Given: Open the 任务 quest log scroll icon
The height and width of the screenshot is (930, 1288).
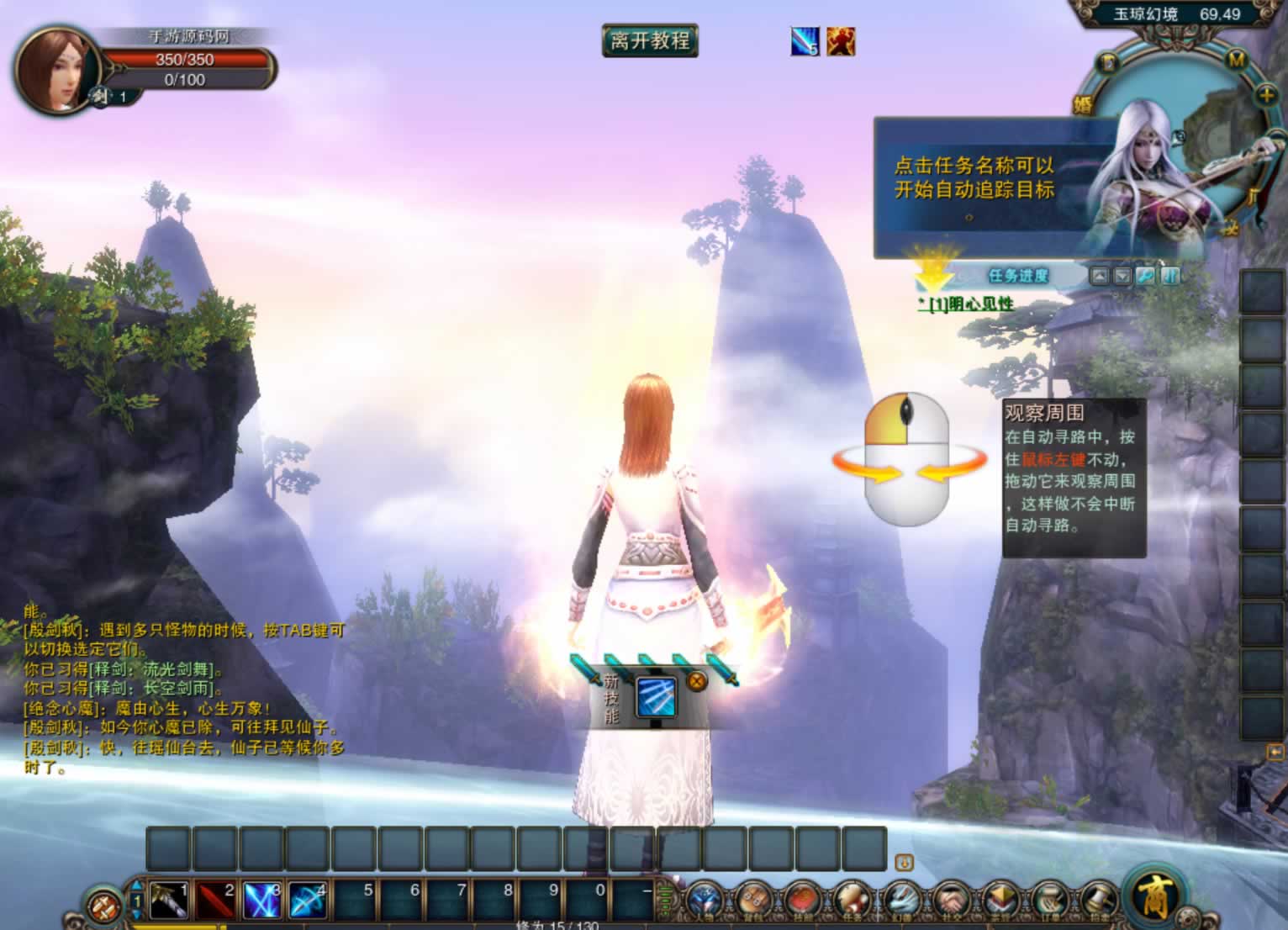Looking at the screenshot, I should [851, 901].
